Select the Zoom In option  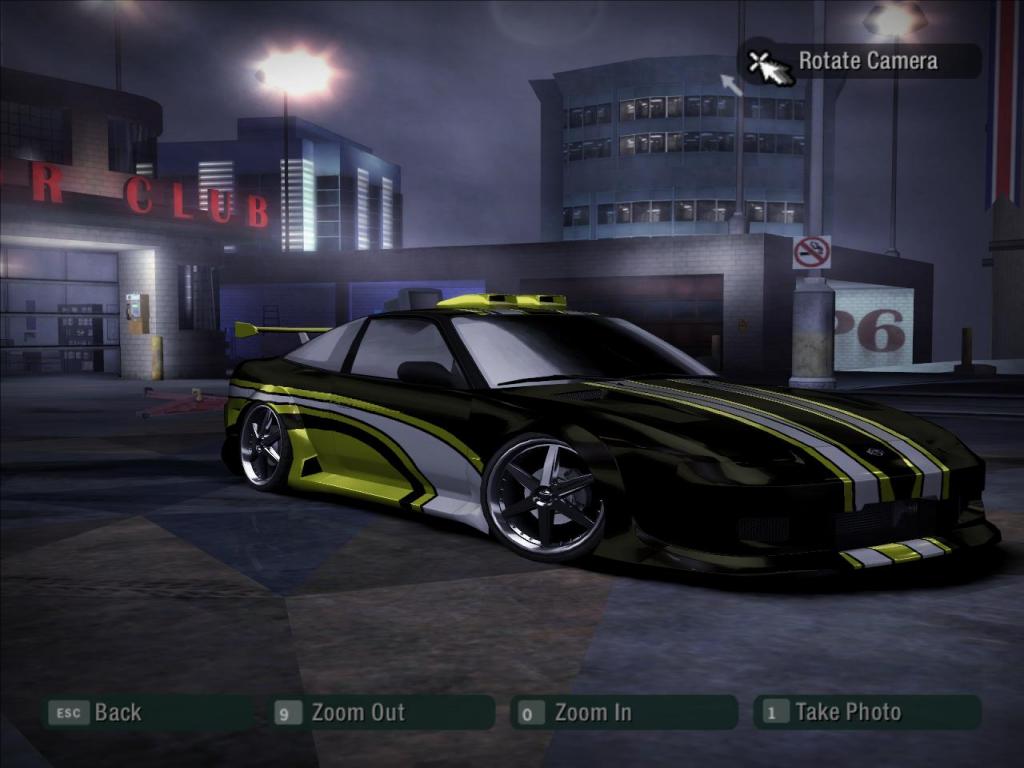coord(591,713)
